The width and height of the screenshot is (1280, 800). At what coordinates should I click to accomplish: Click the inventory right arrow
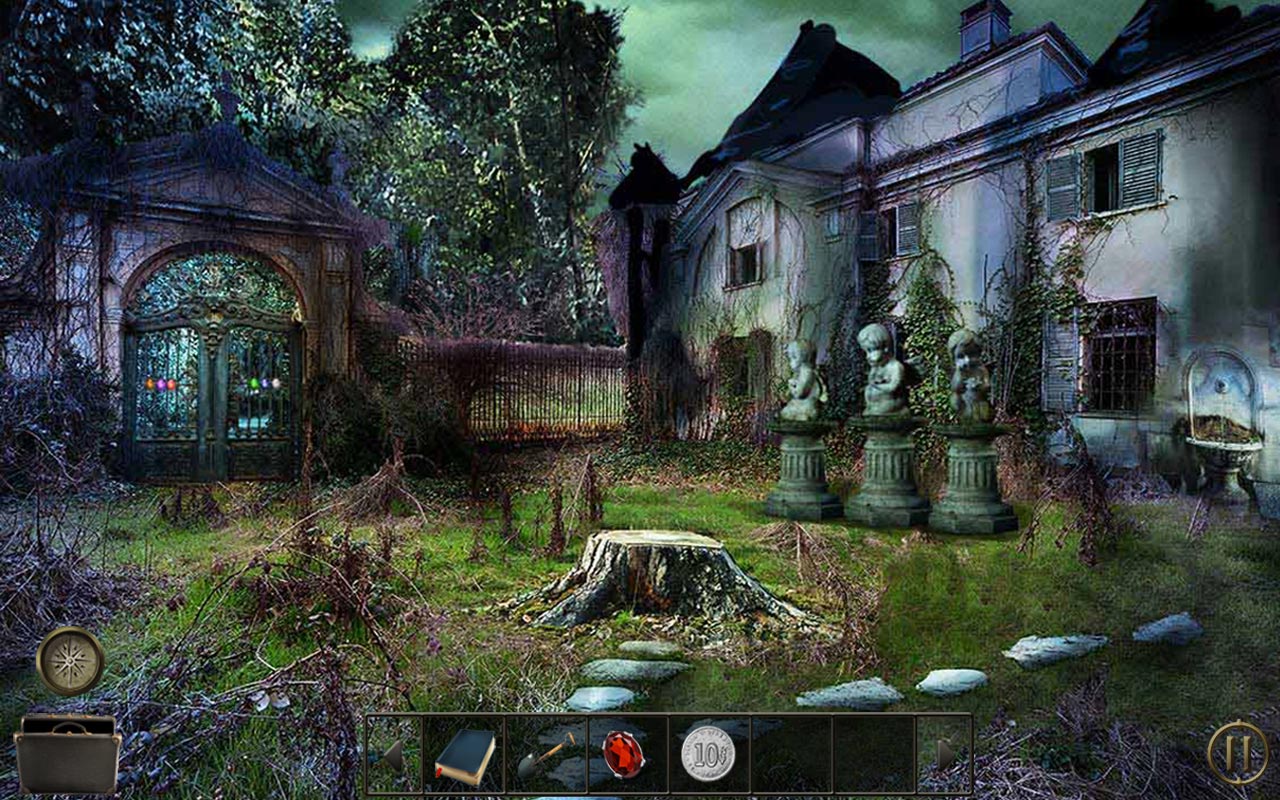tap(945, 755)
